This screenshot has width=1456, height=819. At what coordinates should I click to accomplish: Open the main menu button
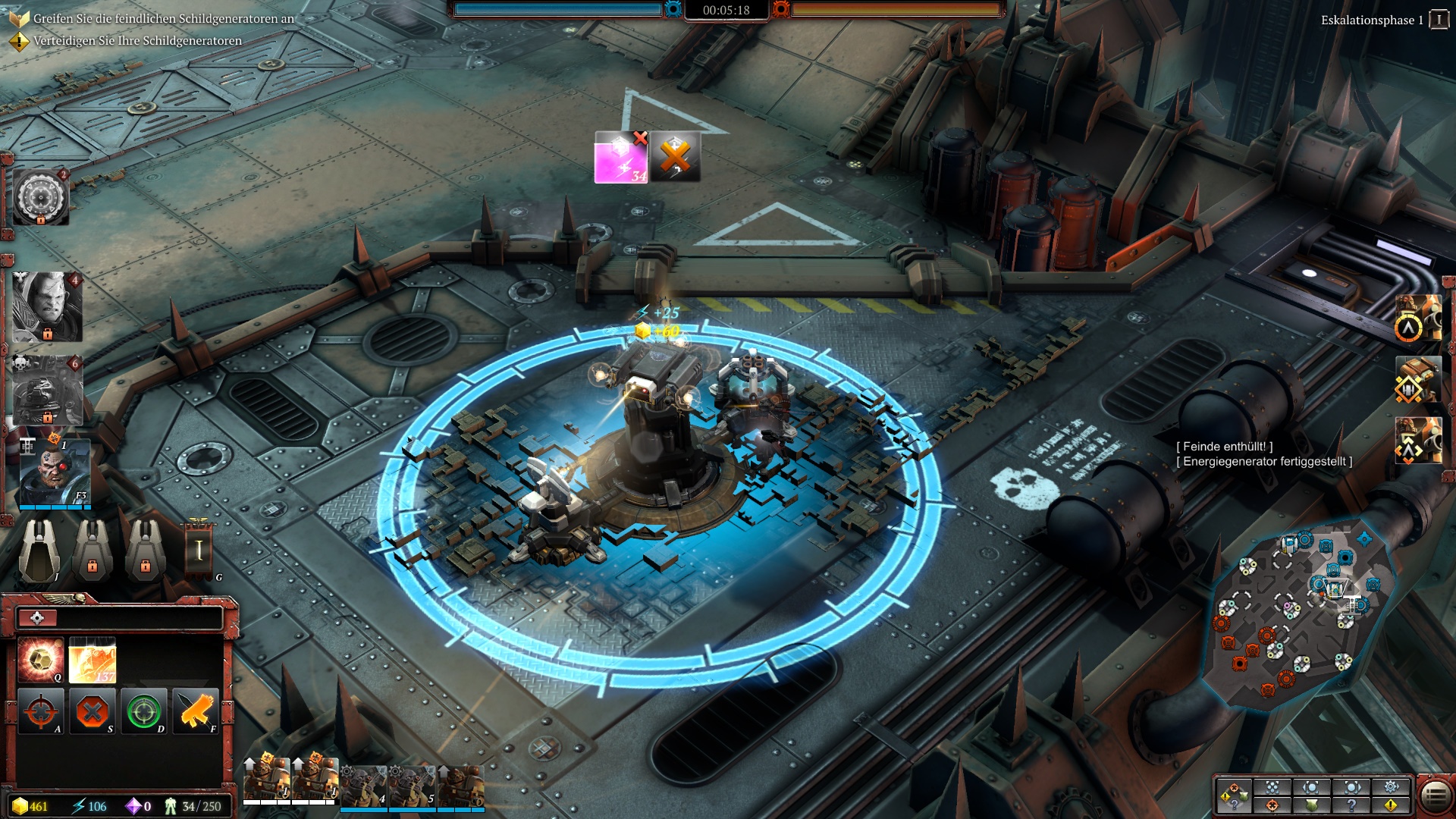coord(1434,795)
